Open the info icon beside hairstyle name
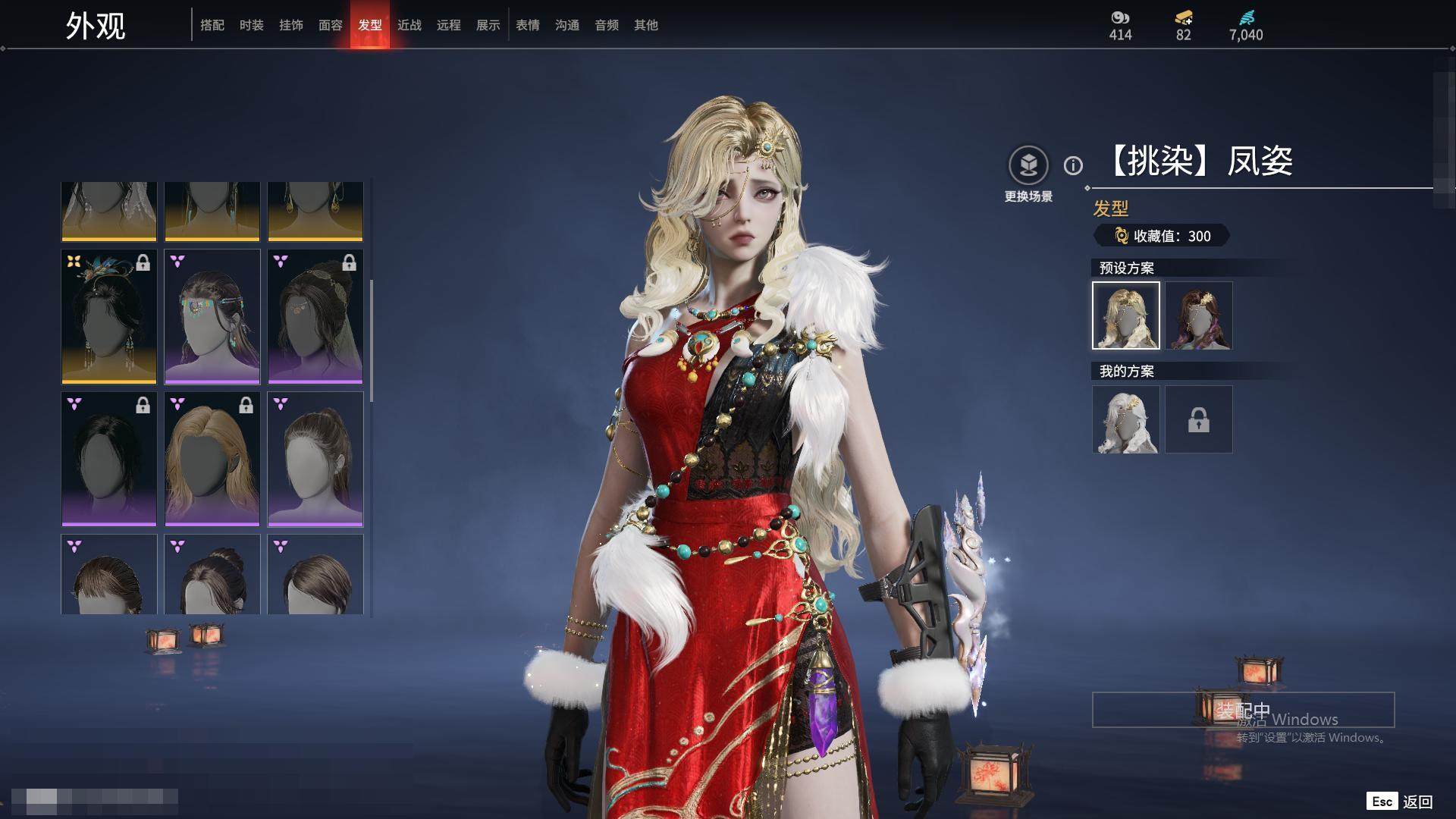 tap(1073, 165)
